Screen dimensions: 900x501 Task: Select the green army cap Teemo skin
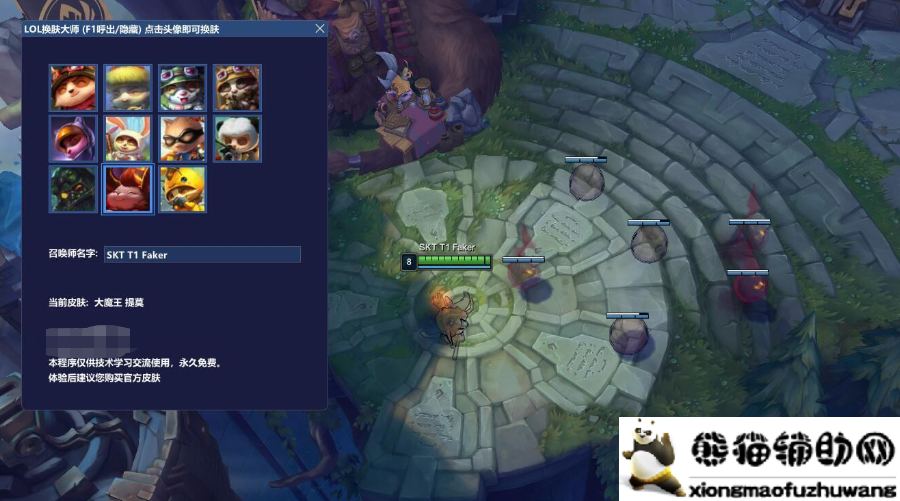(x=182, y=88)
